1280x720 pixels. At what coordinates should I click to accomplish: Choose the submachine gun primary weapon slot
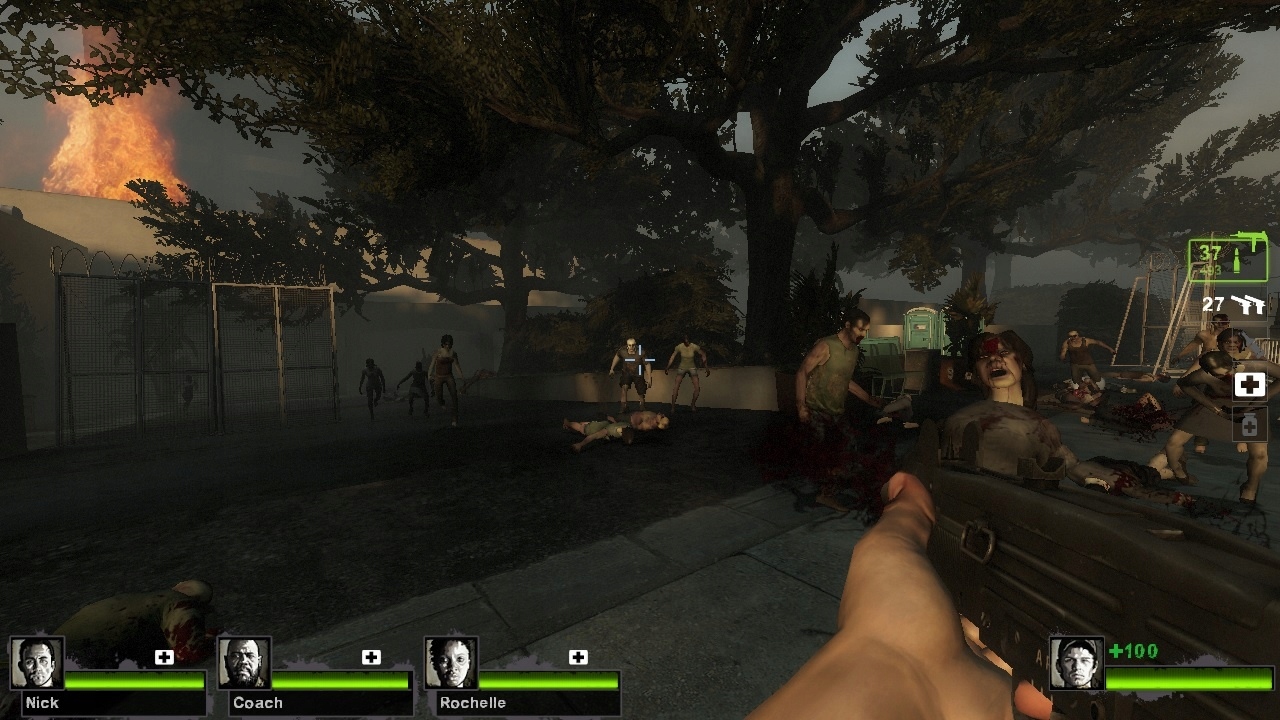(1228, 260)
